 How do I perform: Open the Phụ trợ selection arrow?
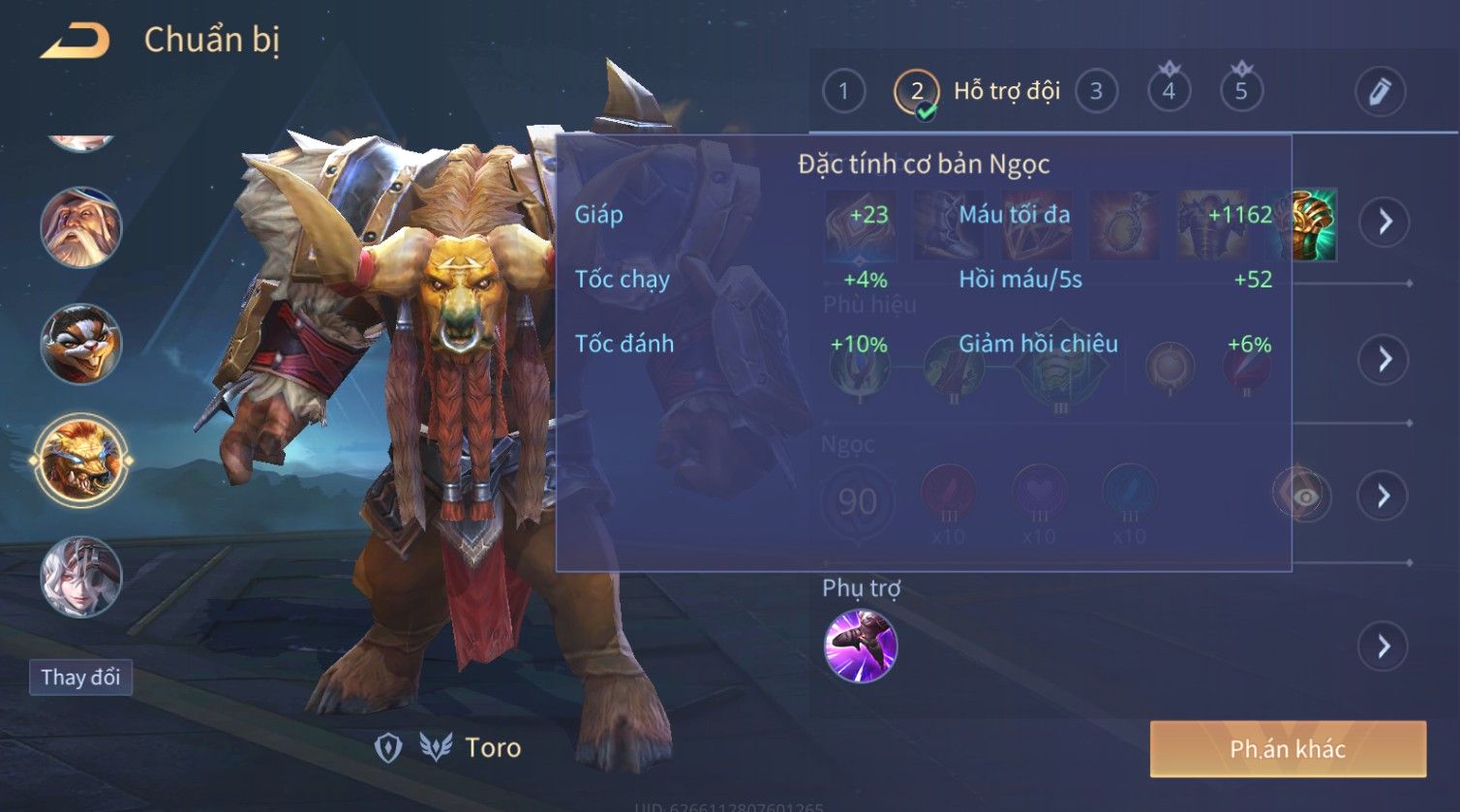[x=1384, y=646]
